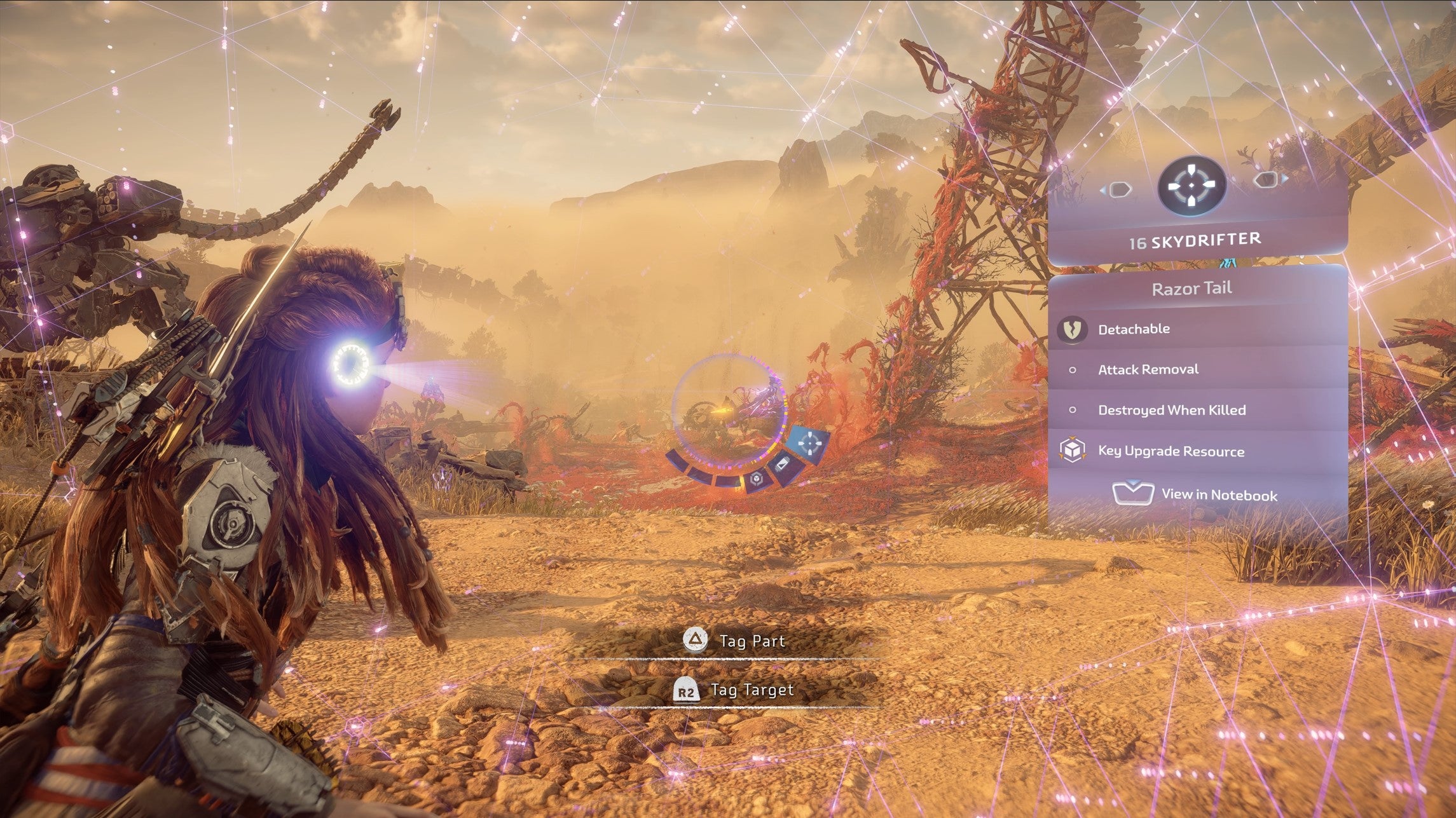Choose the Attack Removal row
This screenshot has height=818, width=1456.
click(1197, 369)
